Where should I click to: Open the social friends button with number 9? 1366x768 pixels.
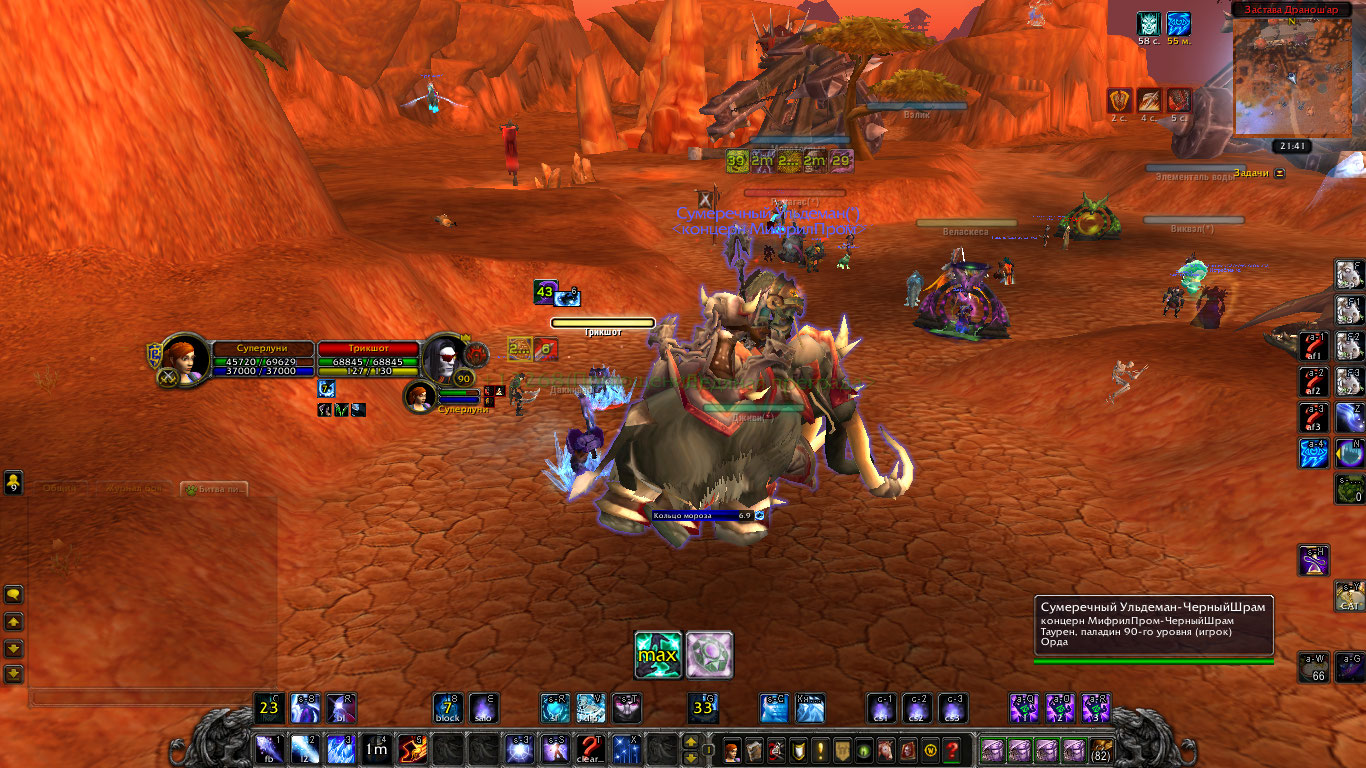pyautogui.click(x=13, y=482)
